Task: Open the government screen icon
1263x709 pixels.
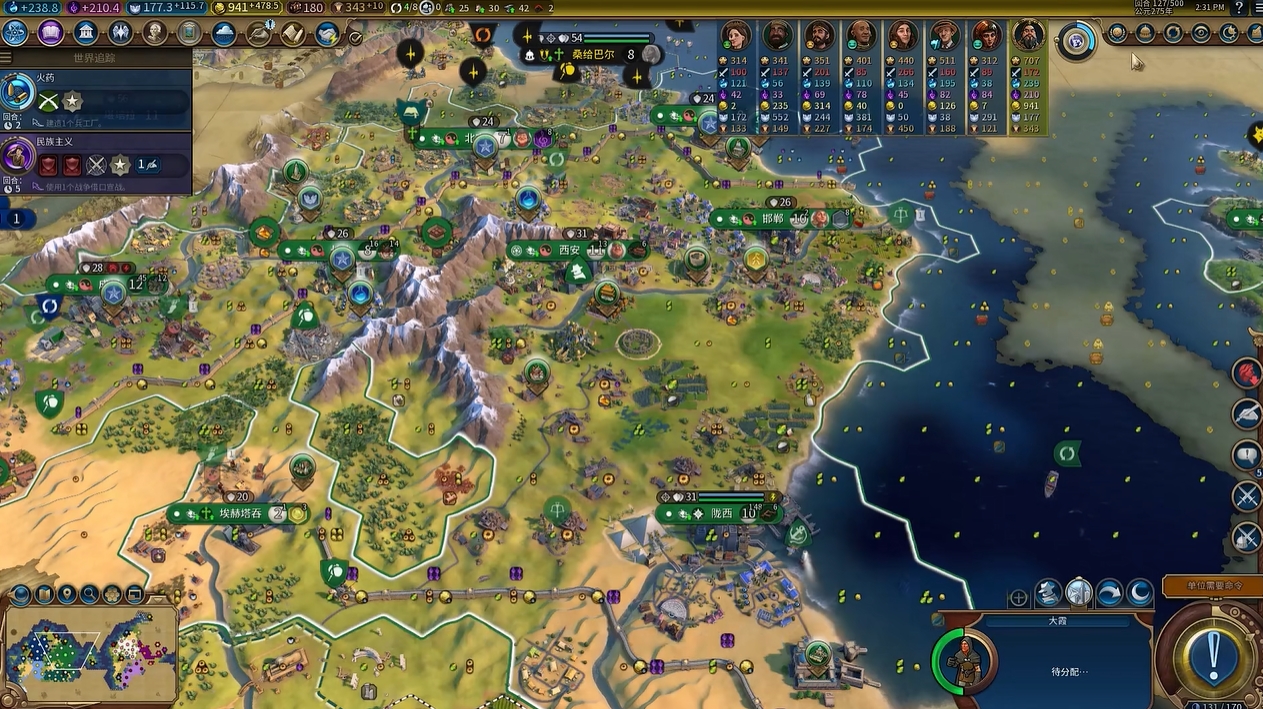Action: click(x=86, y=33)
